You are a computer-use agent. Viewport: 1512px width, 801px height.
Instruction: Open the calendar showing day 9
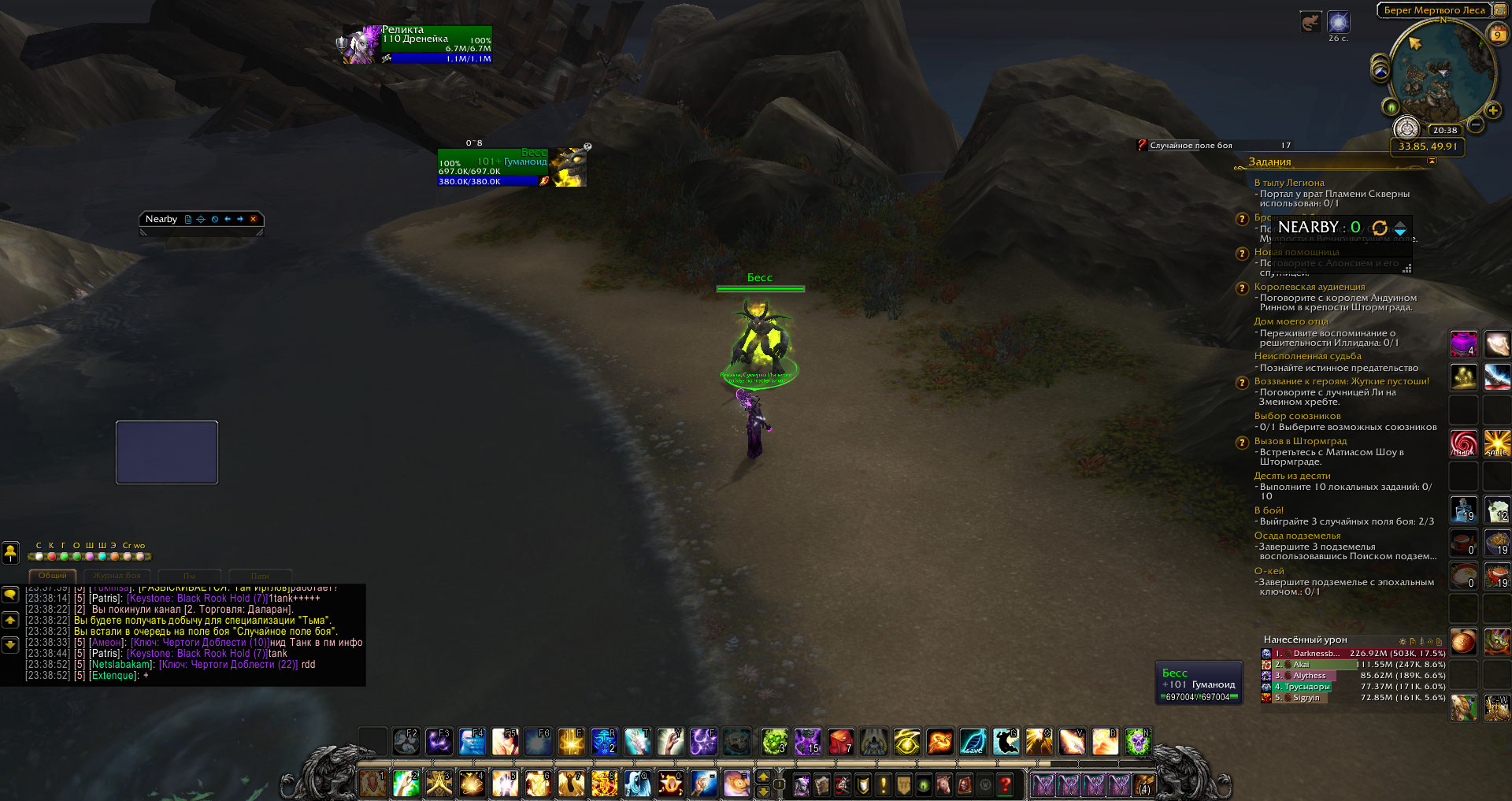tap(1497, 35)
